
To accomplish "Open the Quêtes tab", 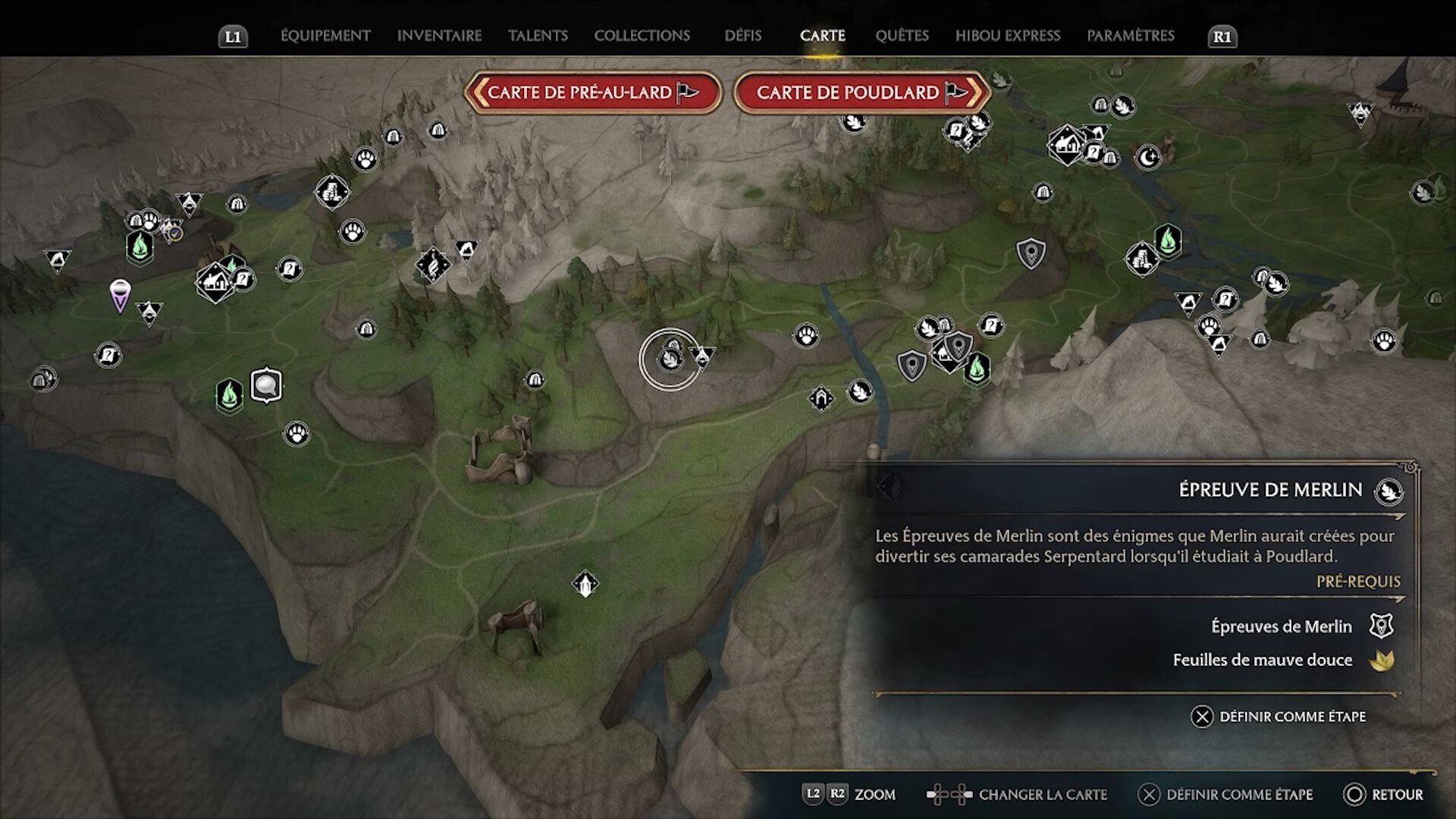I will (x=902, y=36).
